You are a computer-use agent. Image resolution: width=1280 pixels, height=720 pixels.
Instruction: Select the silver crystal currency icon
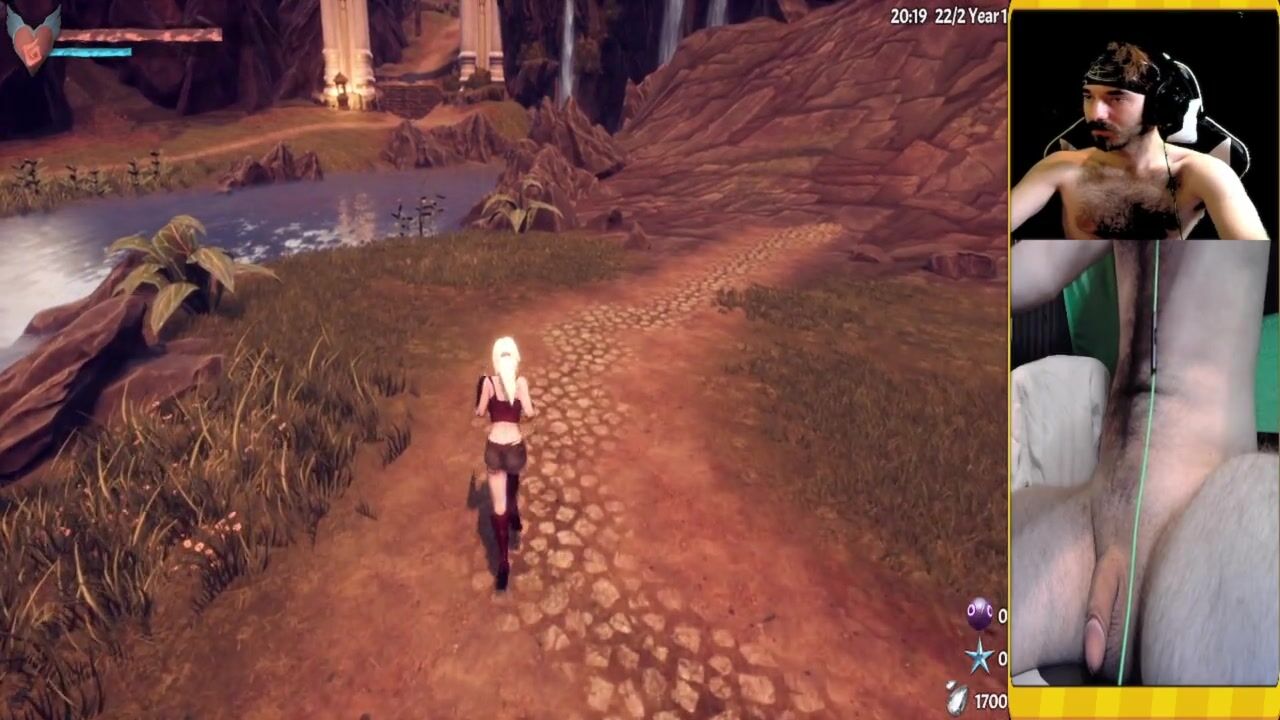(x=957, y=698)
